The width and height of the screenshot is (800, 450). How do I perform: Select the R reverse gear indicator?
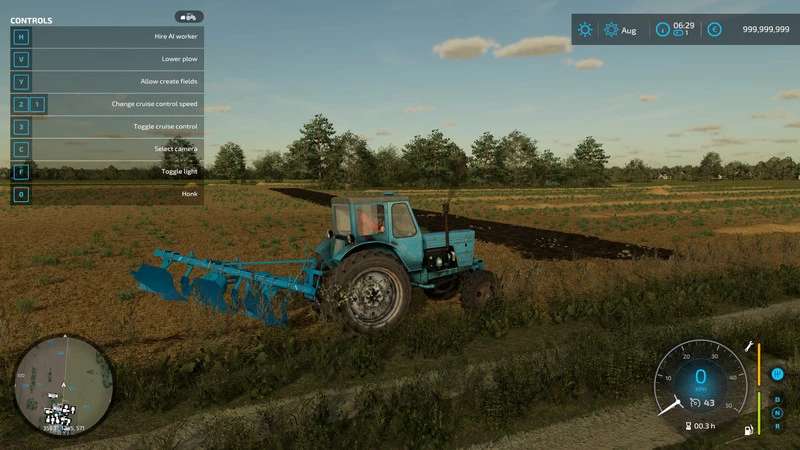[777, 425]
